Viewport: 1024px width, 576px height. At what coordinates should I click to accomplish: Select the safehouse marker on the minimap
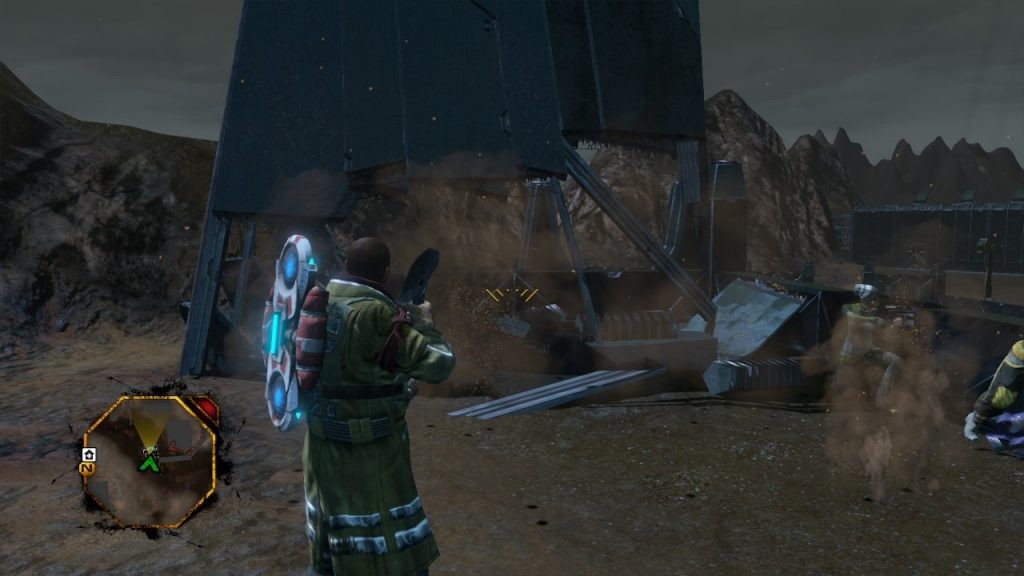[88, 453]
